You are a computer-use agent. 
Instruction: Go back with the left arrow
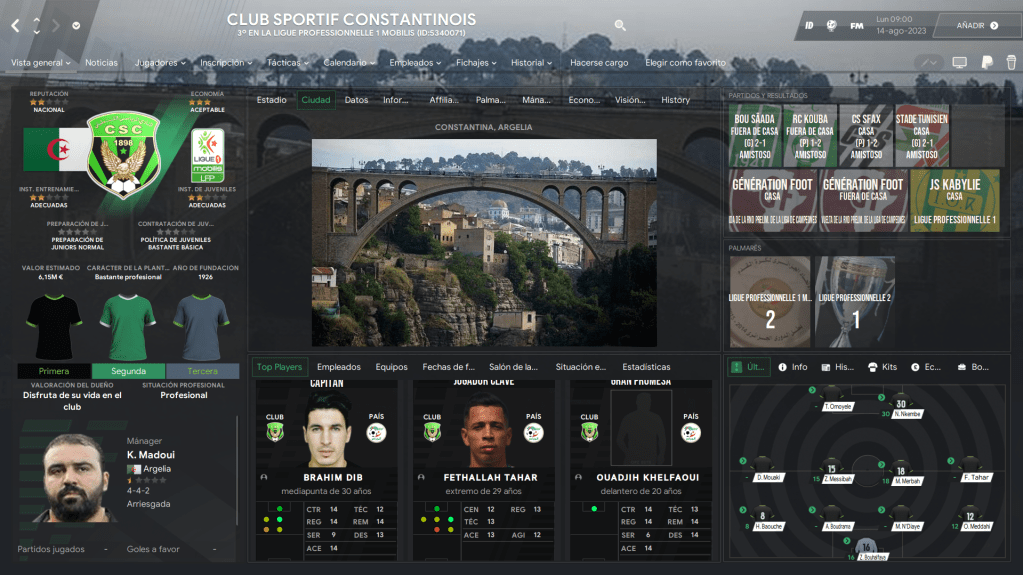15,25
